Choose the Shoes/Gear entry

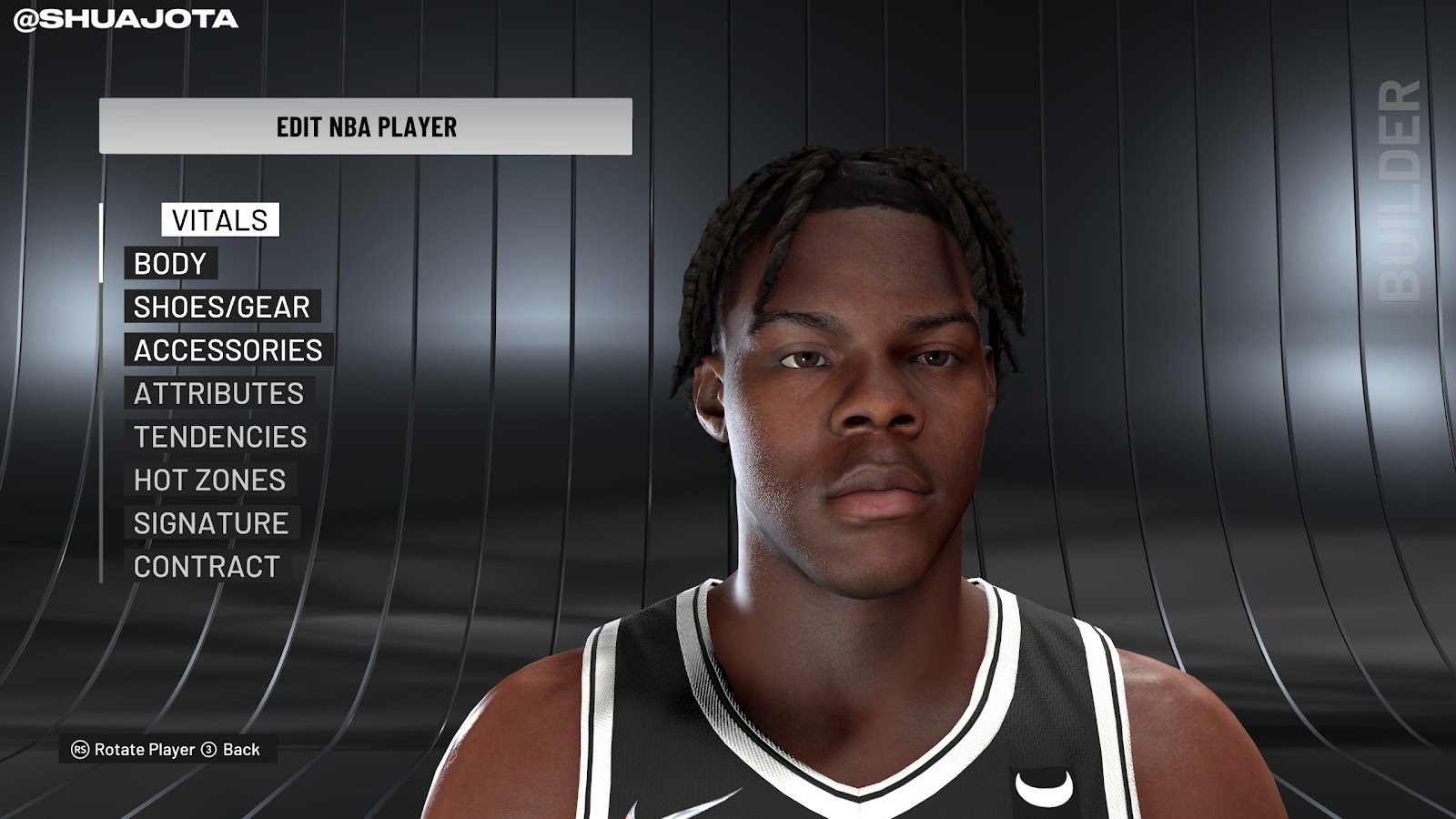point(222,307)
